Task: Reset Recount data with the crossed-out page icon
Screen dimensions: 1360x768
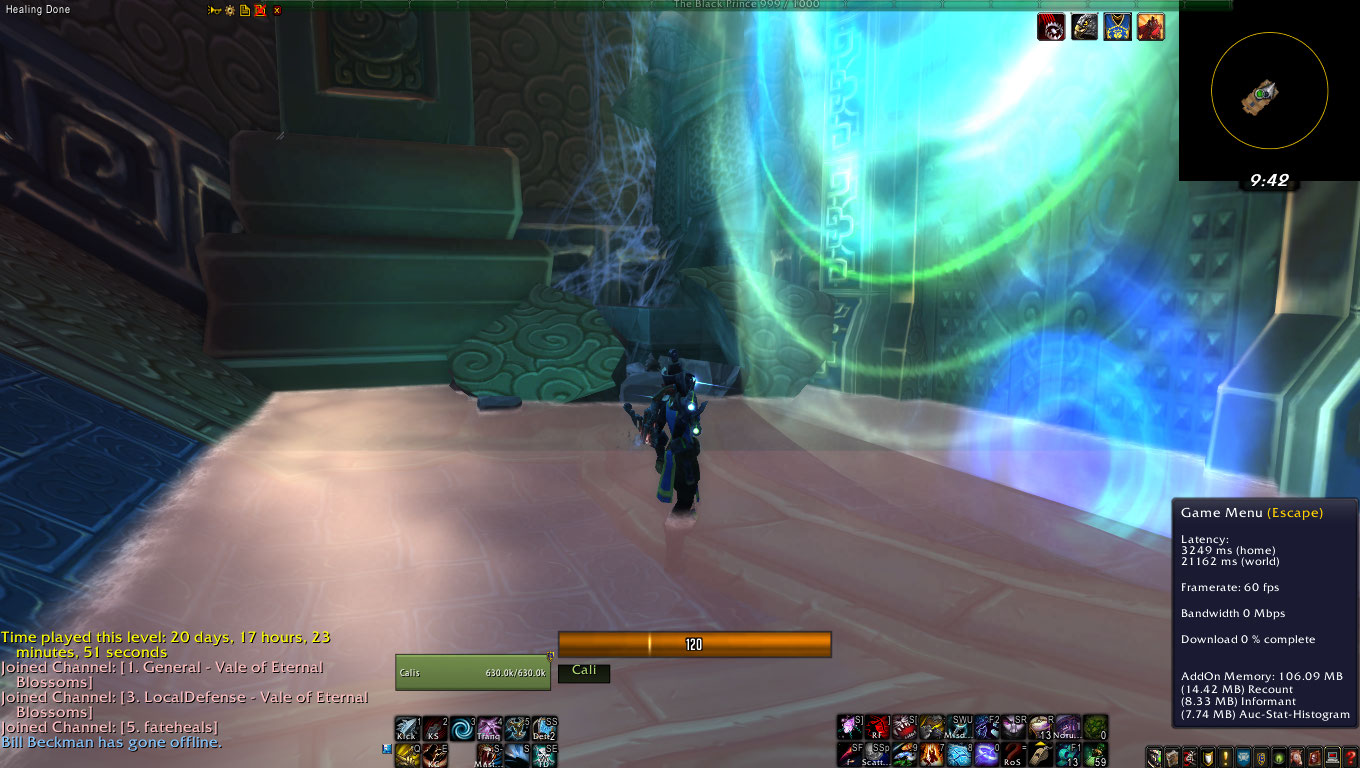Action: tap(260, 10)
